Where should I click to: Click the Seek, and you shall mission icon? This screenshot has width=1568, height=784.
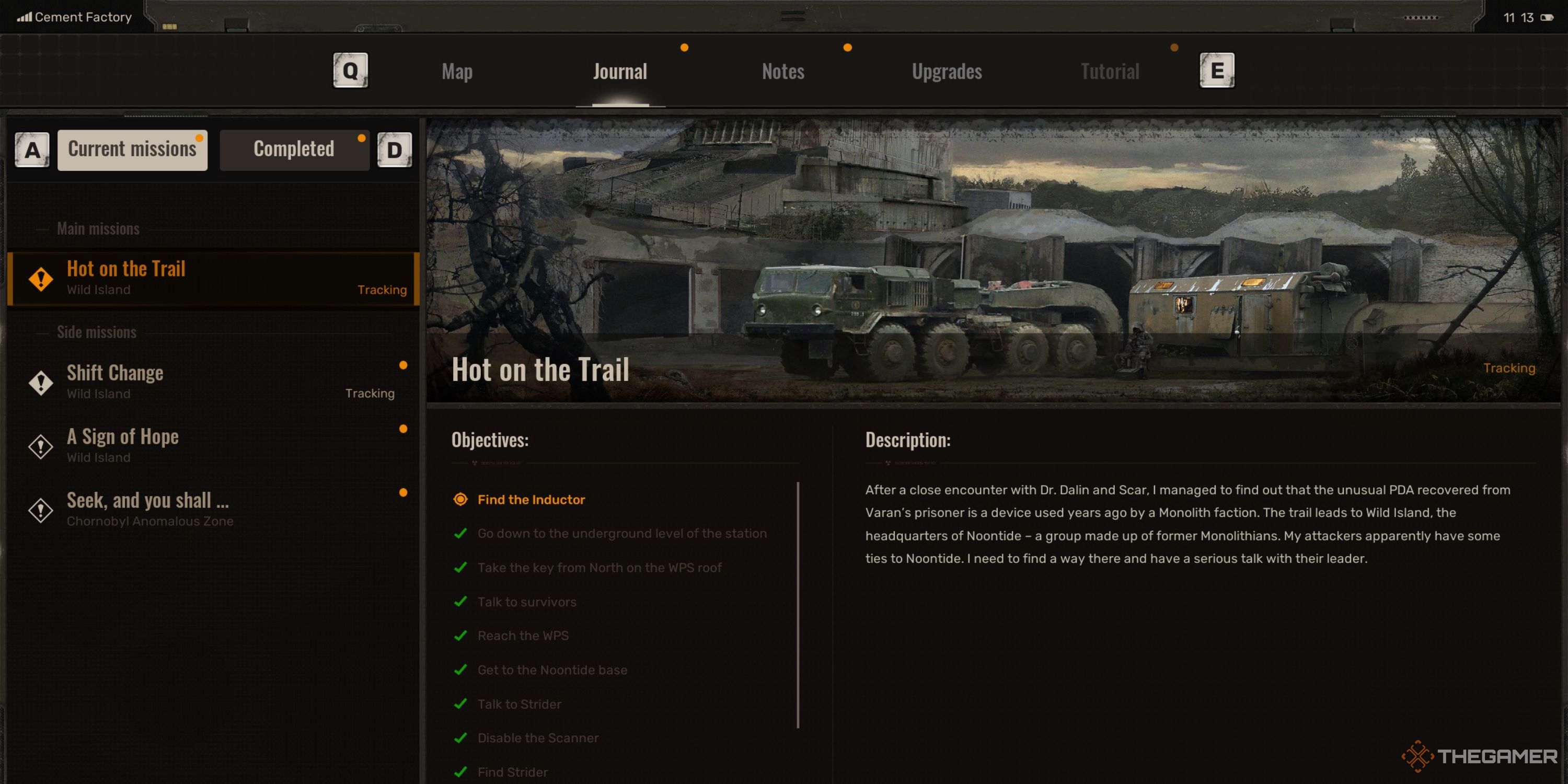click(x=40, y=510)
